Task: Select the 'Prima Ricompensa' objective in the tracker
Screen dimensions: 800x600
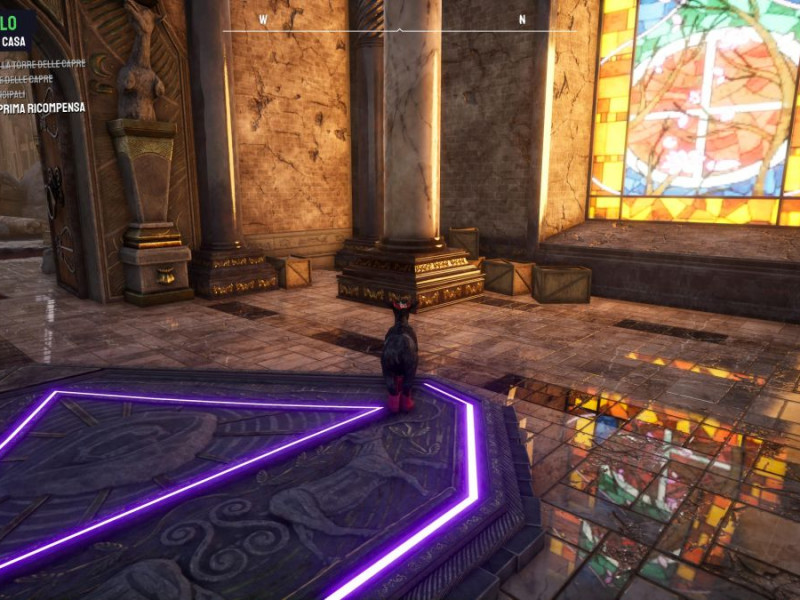Action: click(43, 107)
